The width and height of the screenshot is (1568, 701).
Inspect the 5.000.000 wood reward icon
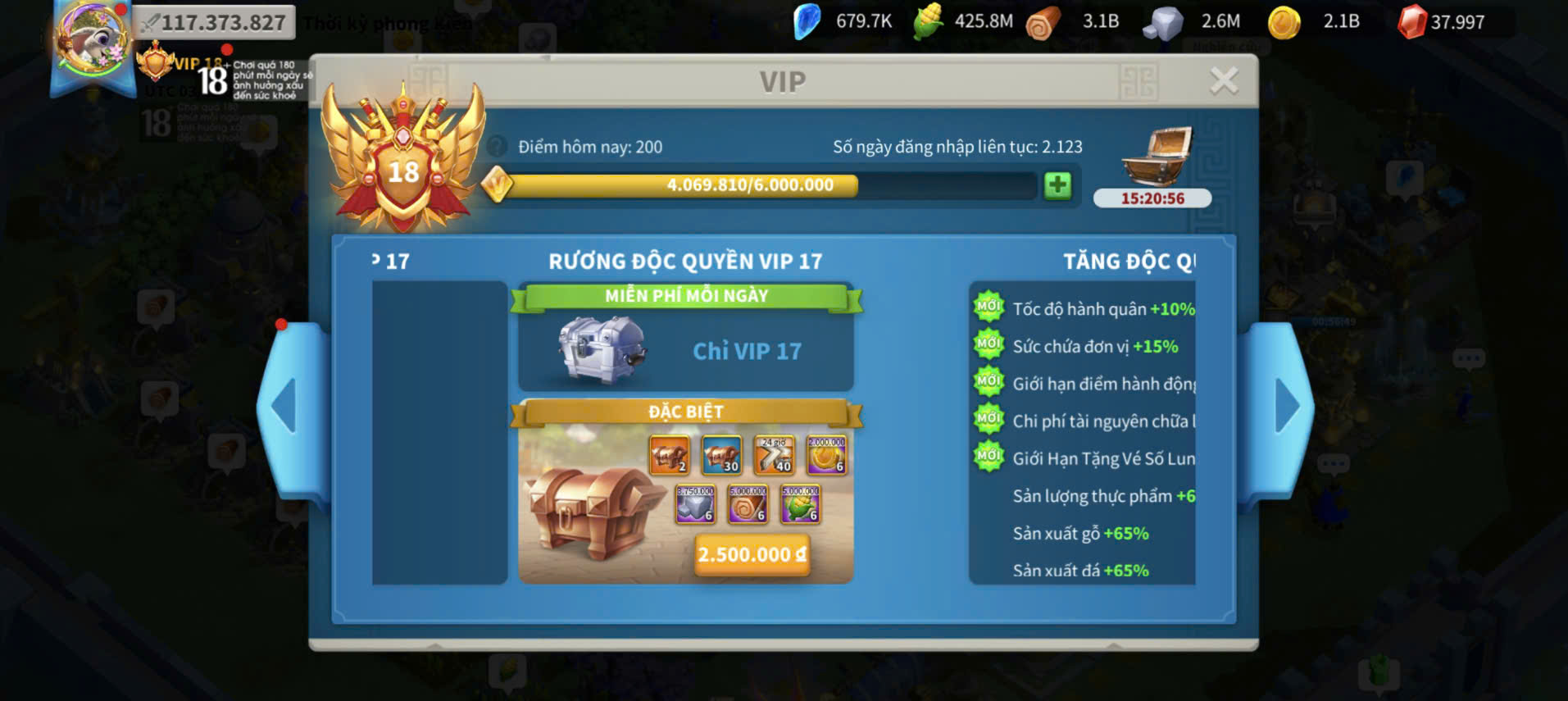748,503
